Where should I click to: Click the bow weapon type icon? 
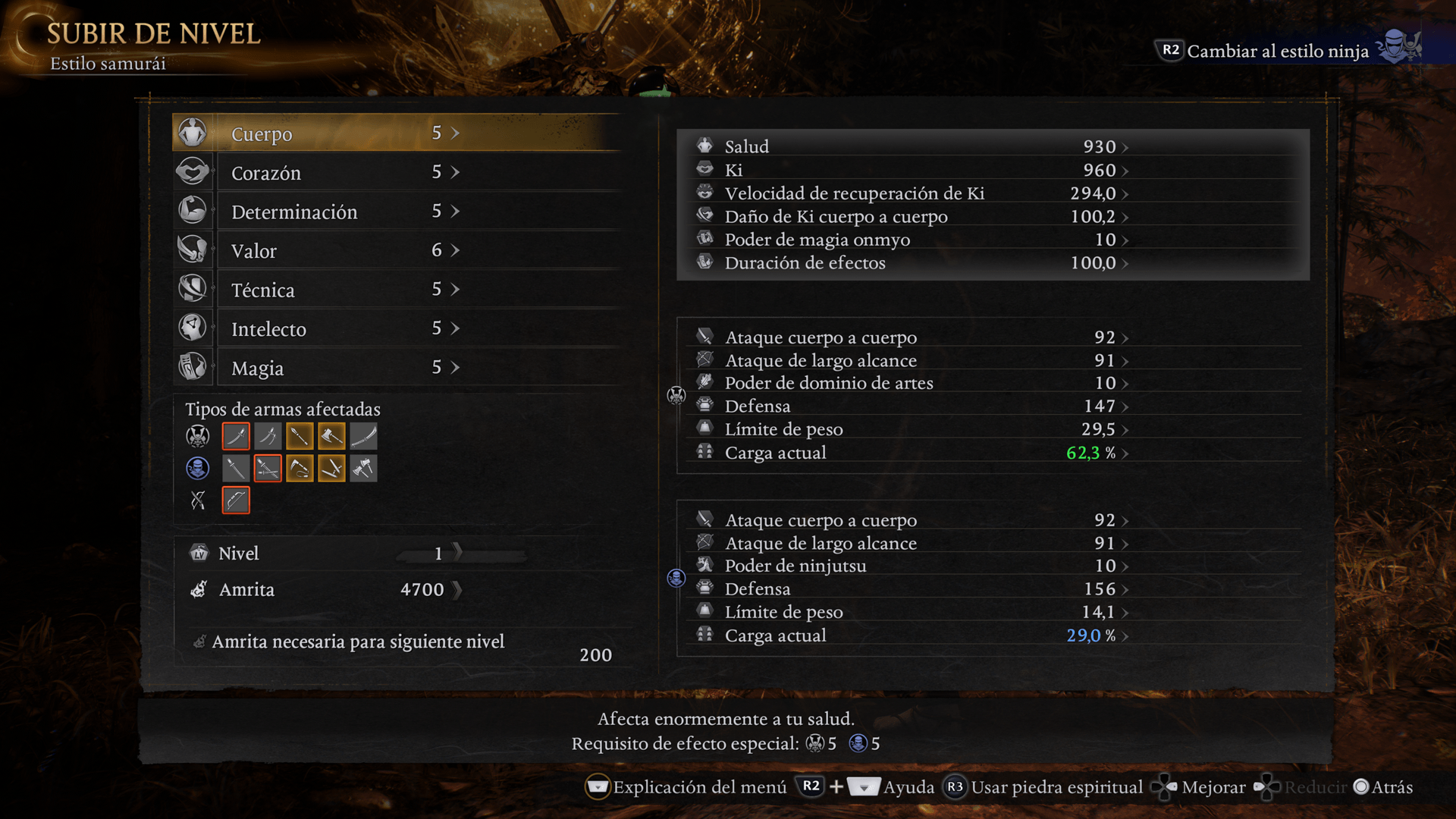236,500
